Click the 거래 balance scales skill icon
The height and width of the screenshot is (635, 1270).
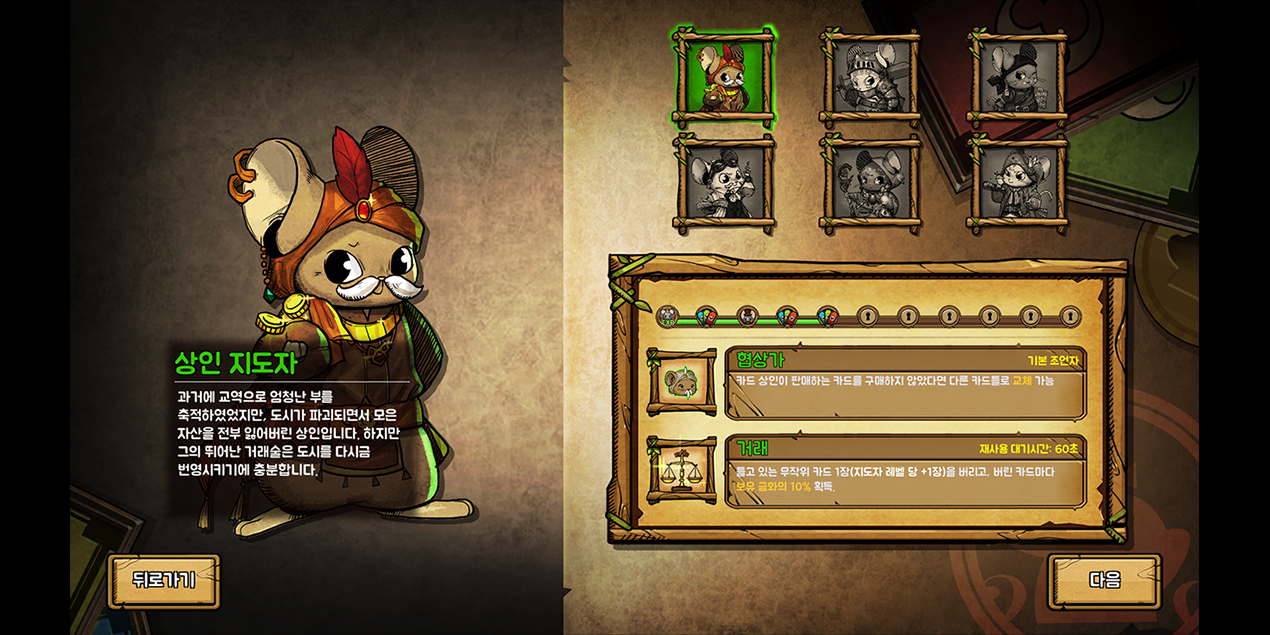pos(682,470)
